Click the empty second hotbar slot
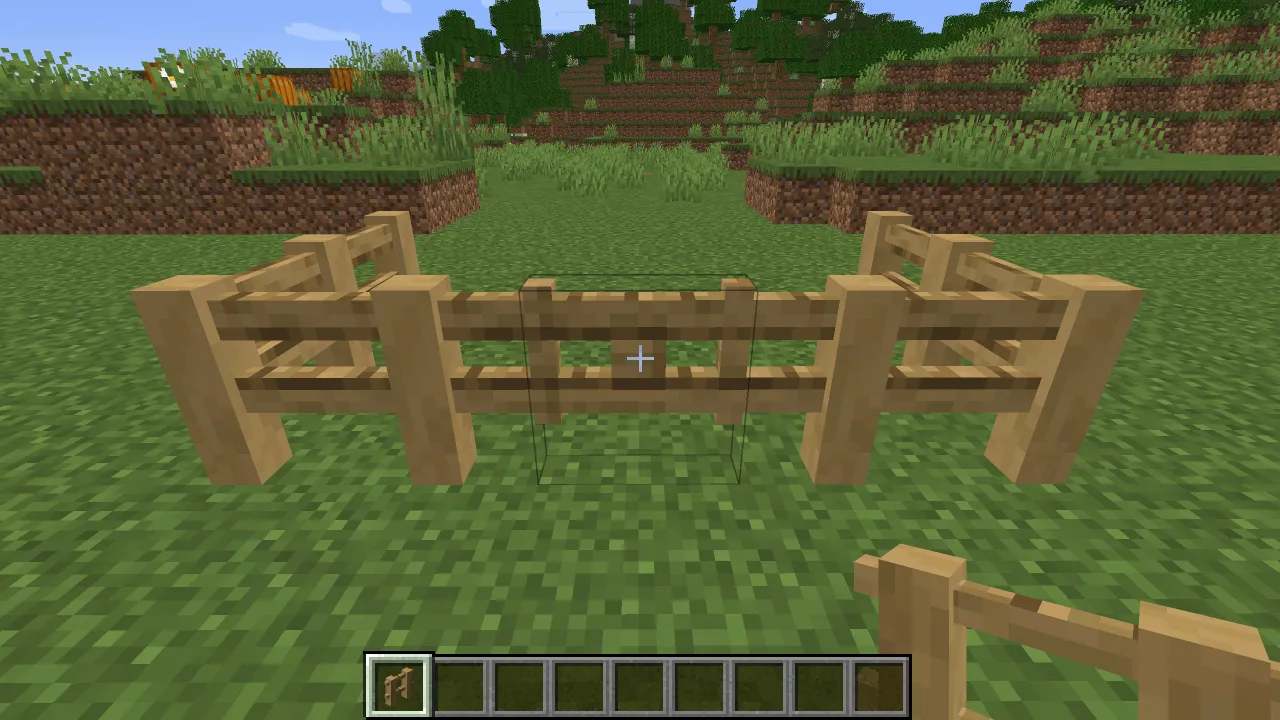Viewport: 1280px width, 720px height. (x=458, y=684)
